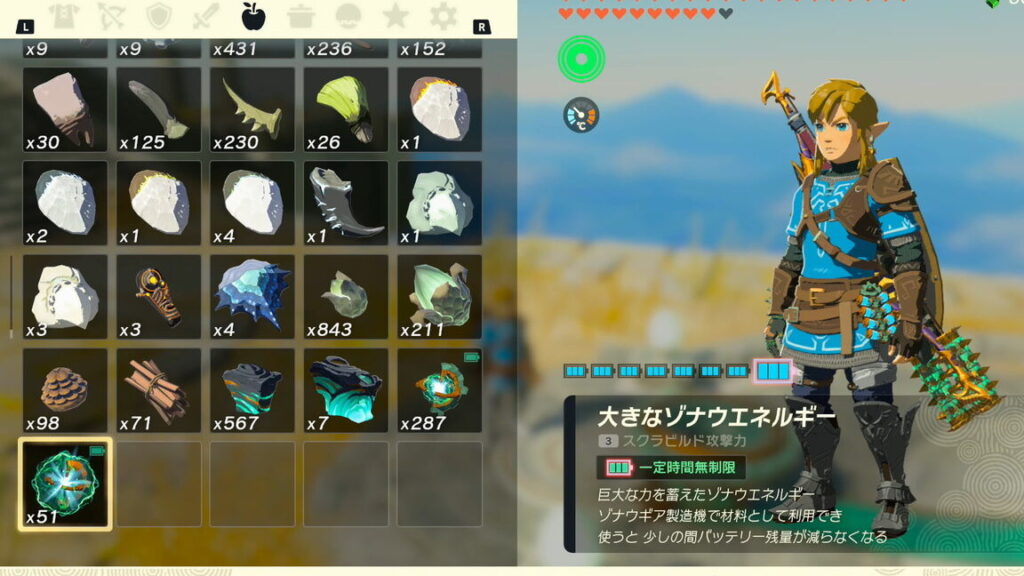1024x576 pixels.
Task: Open the bow and arrows tab
Action: (111, 16)
